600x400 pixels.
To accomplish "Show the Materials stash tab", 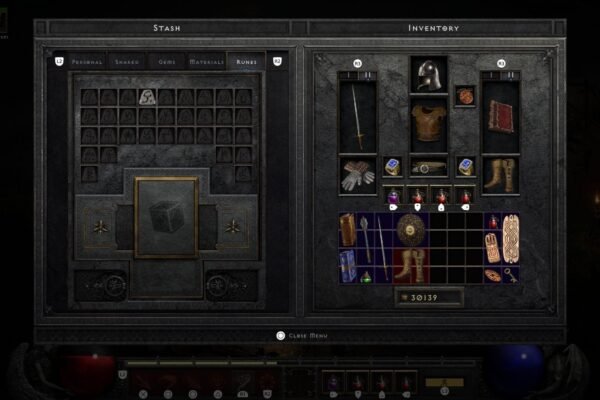I will pyautogui.click(x=205, y=62).
